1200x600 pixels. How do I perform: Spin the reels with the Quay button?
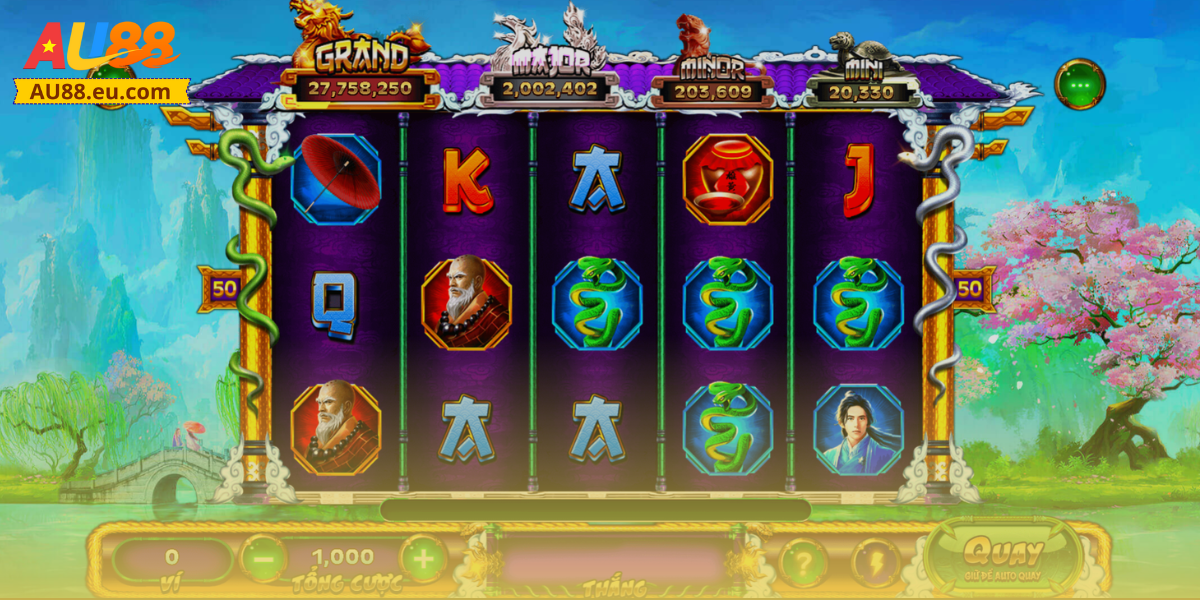(x=1003, y=557)
